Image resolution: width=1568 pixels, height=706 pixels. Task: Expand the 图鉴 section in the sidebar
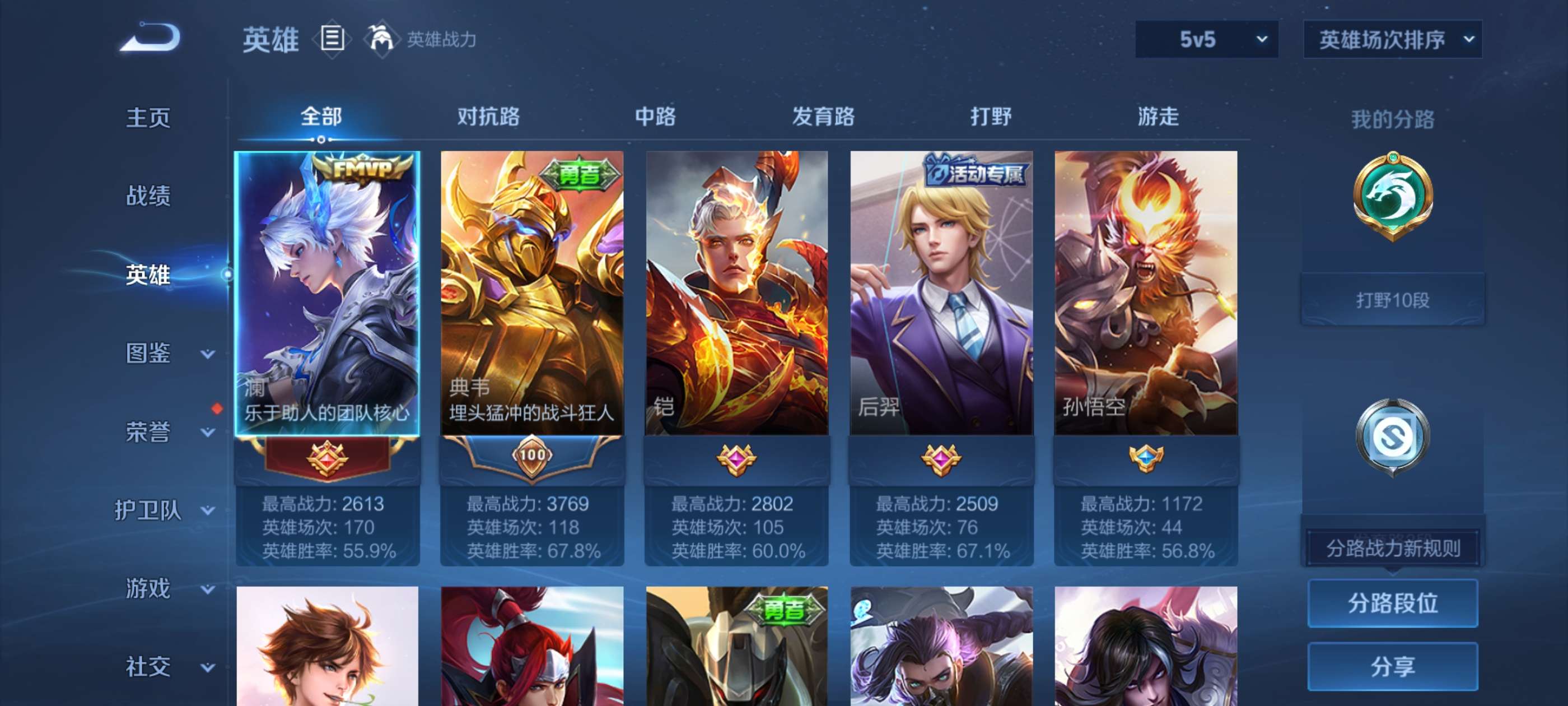pyautogui.click(x=149, y=354)
